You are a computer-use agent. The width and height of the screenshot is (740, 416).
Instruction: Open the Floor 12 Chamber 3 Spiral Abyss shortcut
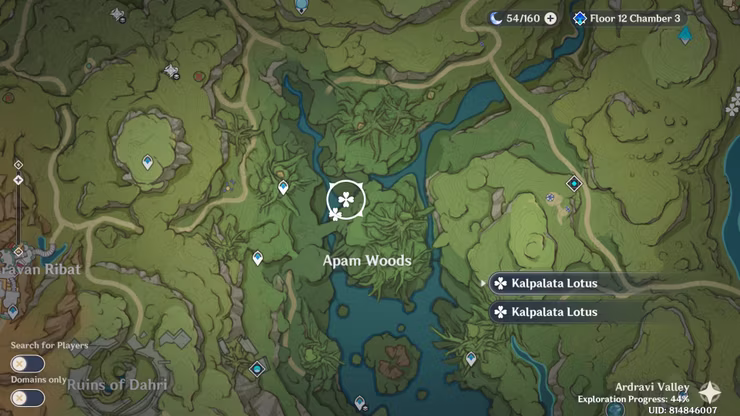click(627, 19)
